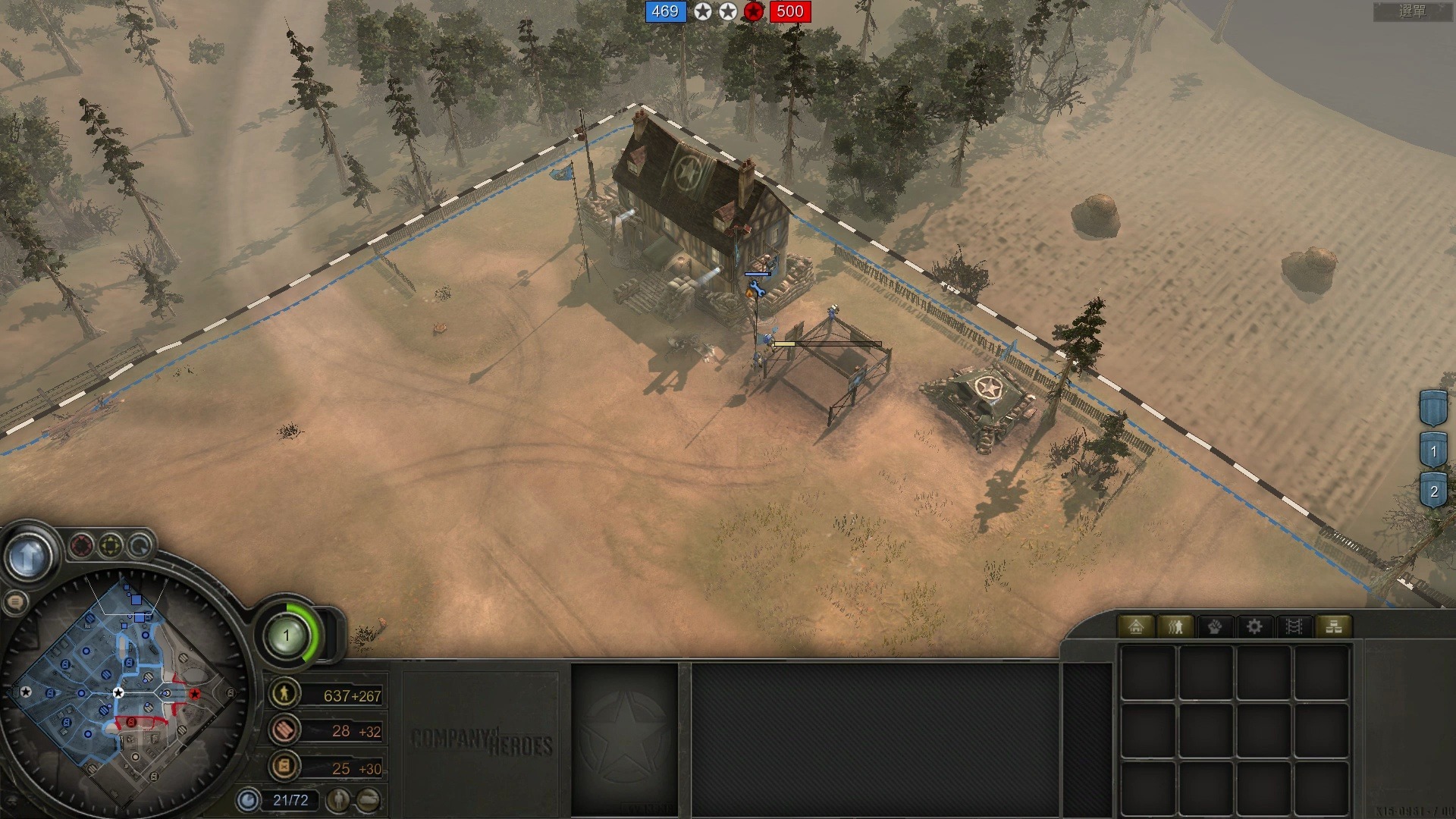Select control group shield number 2
The height and width of the screenshot is (819, 1456).
tap(1433, 491)
